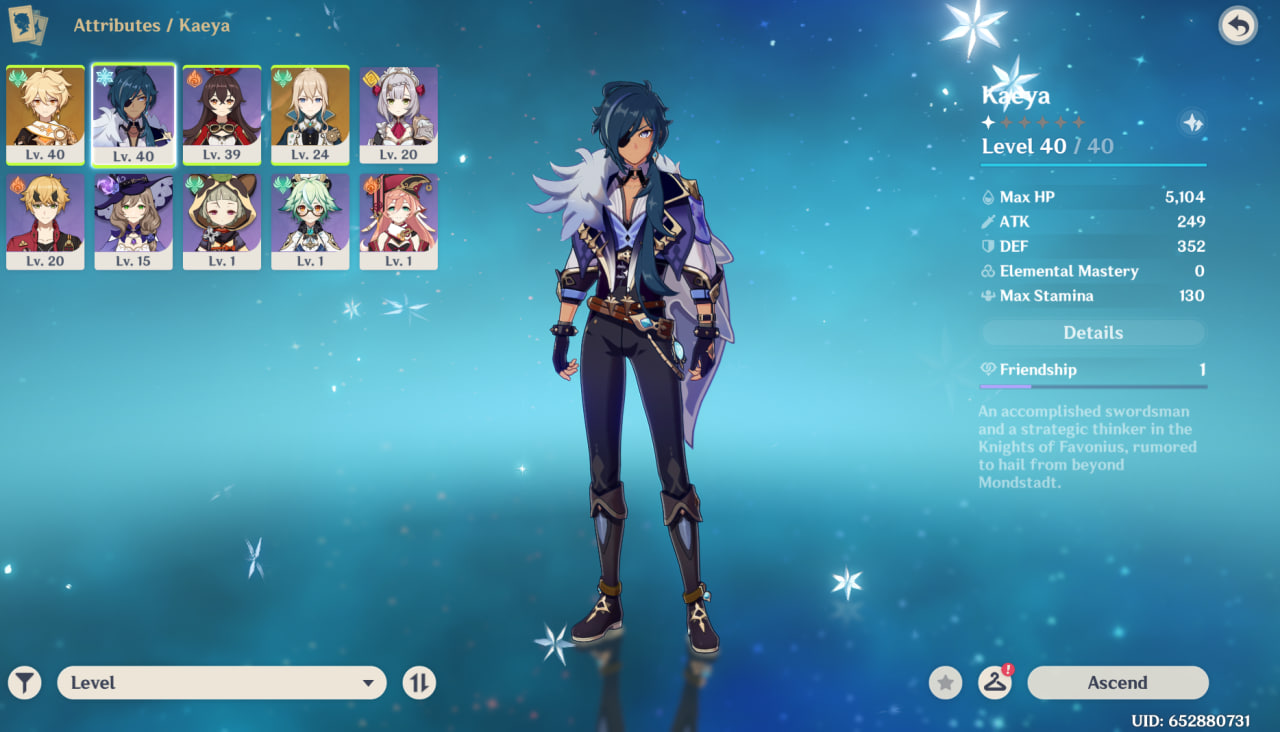Go back using the return arrow

(x=1238, y=26)
